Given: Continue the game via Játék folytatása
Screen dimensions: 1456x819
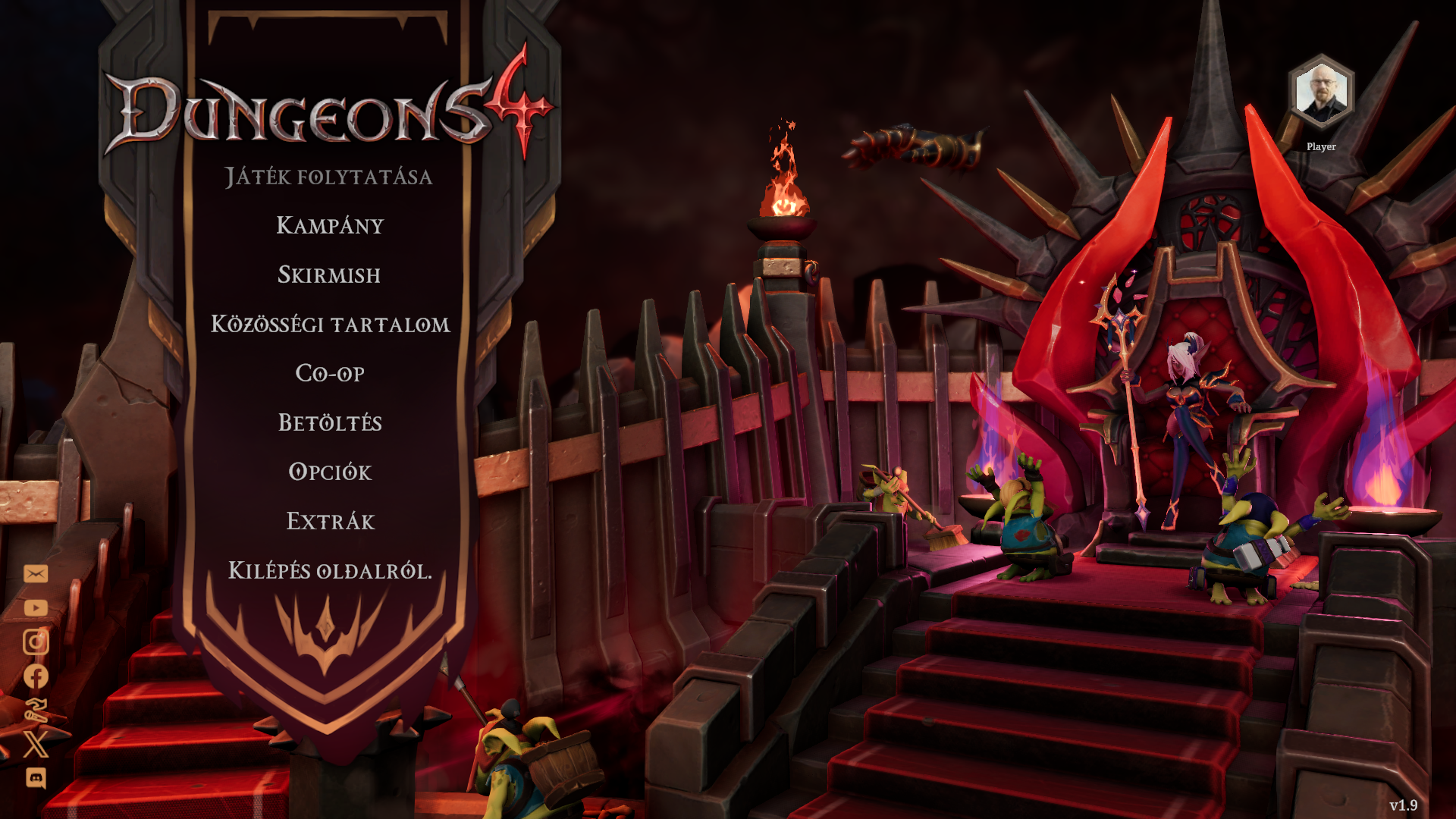Looking at the screenshot, I should pos(328,177).
